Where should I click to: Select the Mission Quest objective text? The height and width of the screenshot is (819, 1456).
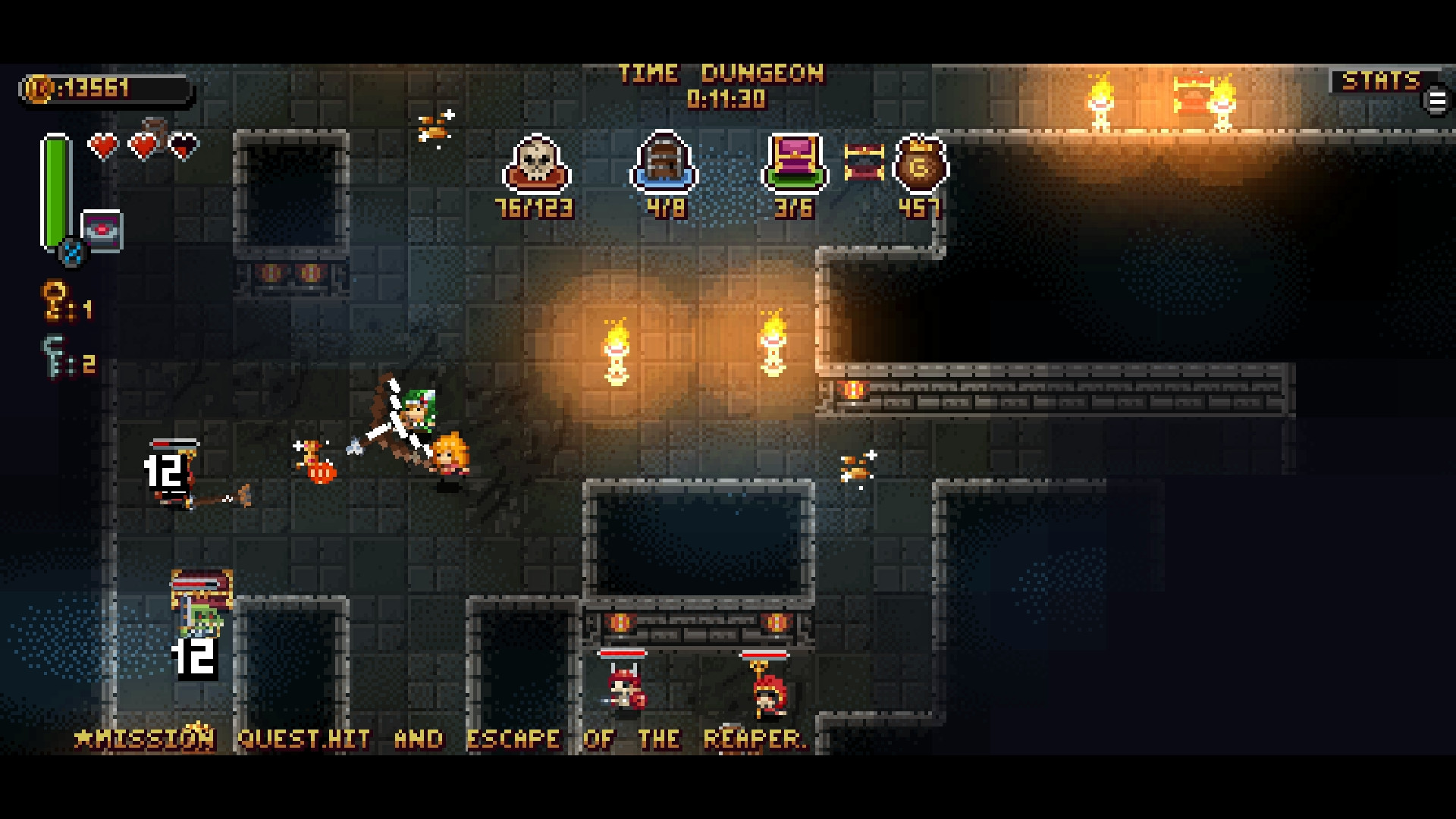(x=440, y=739)
